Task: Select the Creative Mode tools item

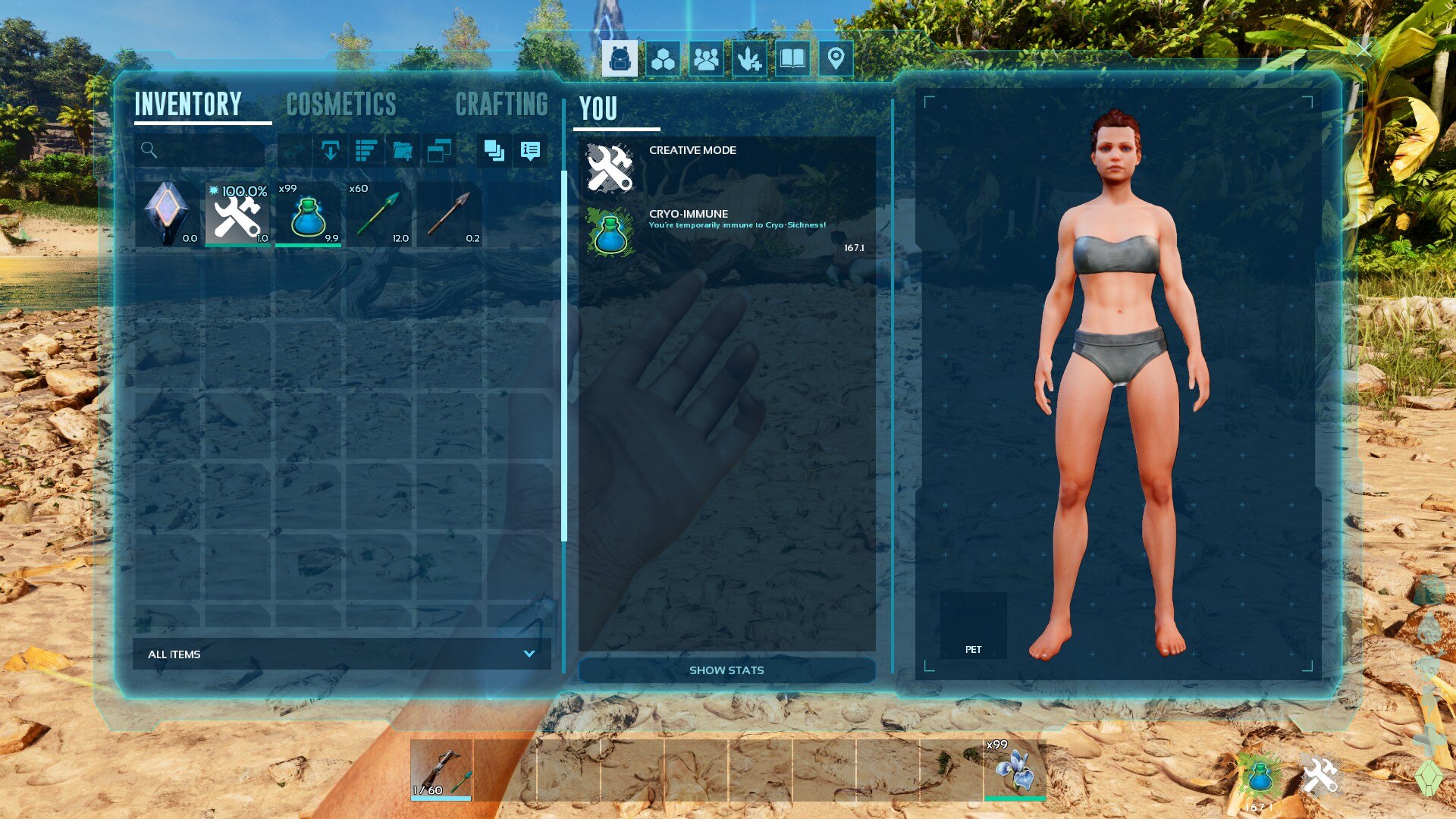Action: click(237, 214)
